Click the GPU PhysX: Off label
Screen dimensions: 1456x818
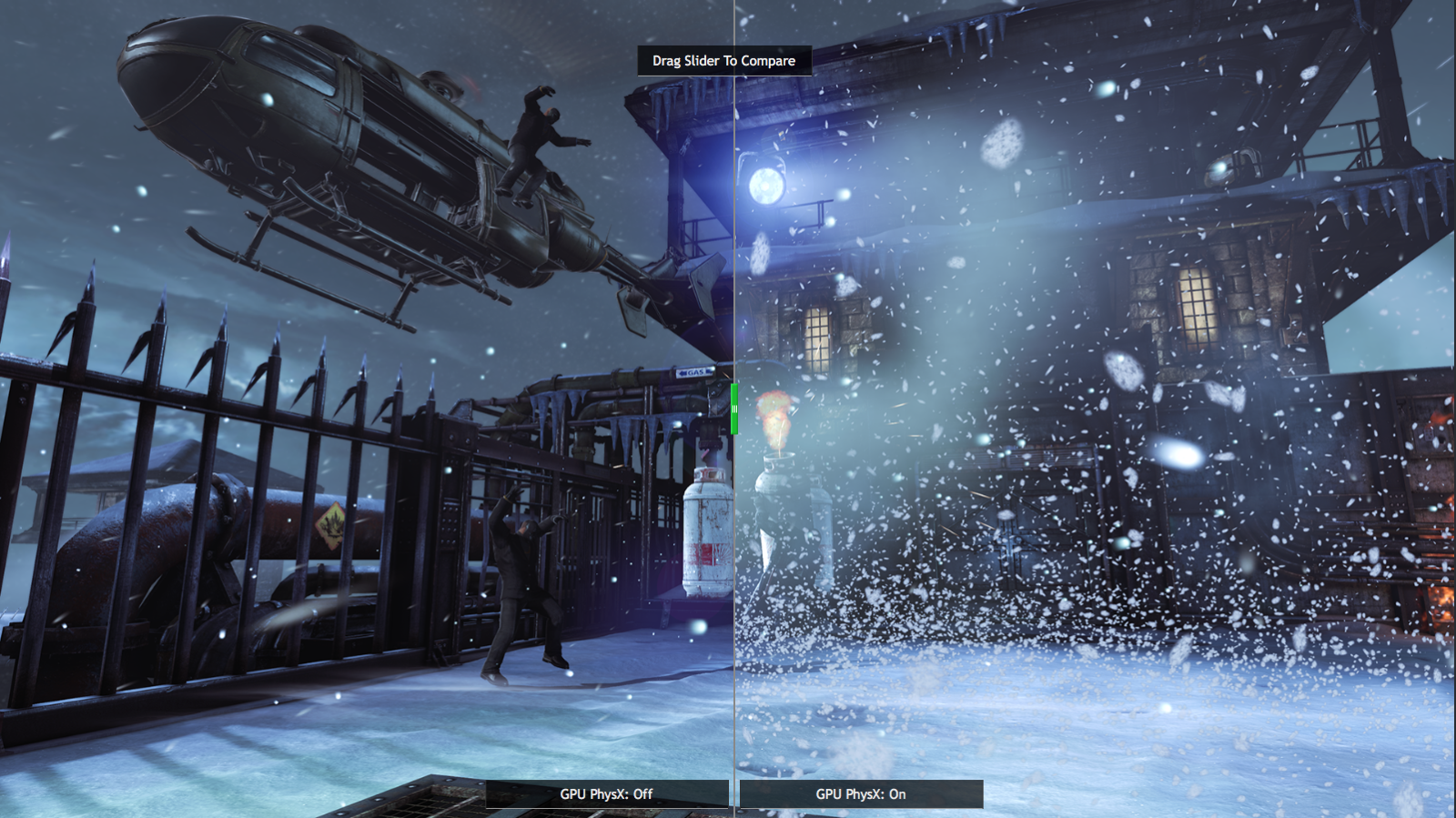(606, 793)
